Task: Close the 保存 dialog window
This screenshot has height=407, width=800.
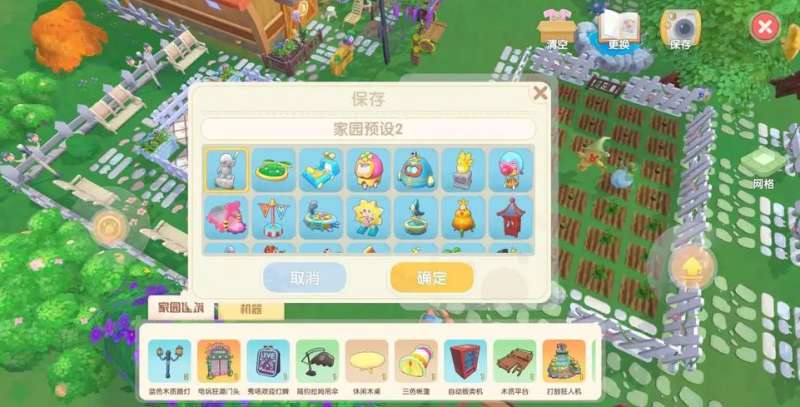Action: 540,93
